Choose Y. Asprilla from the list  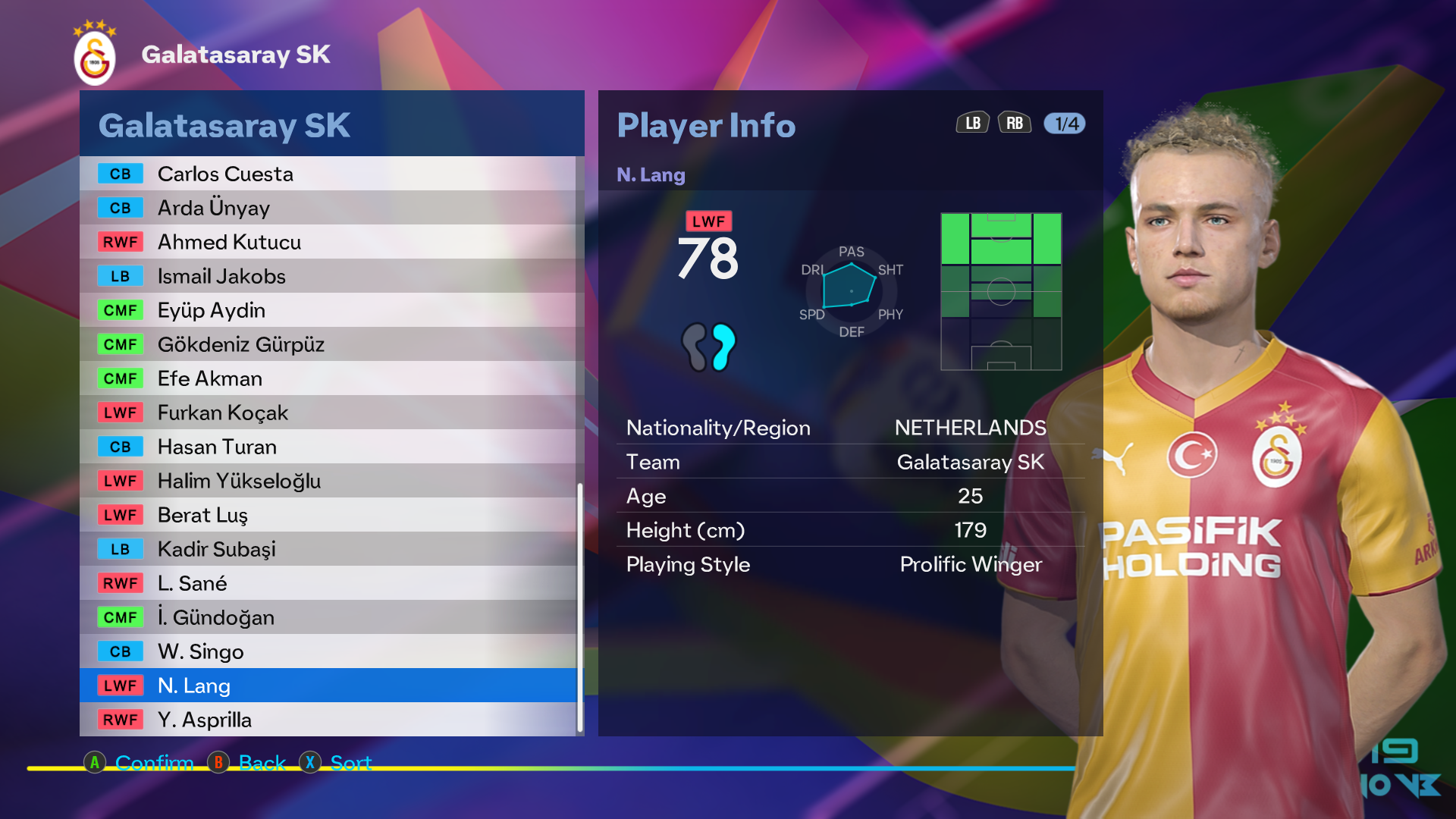328,720
